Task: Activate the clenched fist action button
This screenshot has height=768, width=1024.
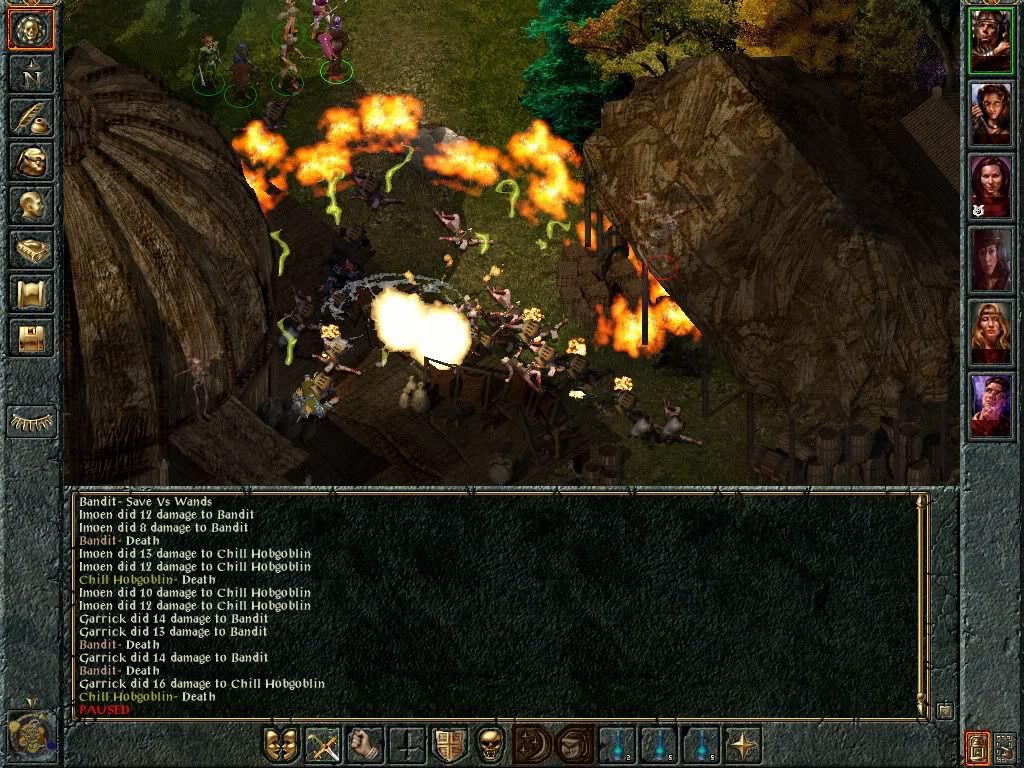Action: coord(365,745)
